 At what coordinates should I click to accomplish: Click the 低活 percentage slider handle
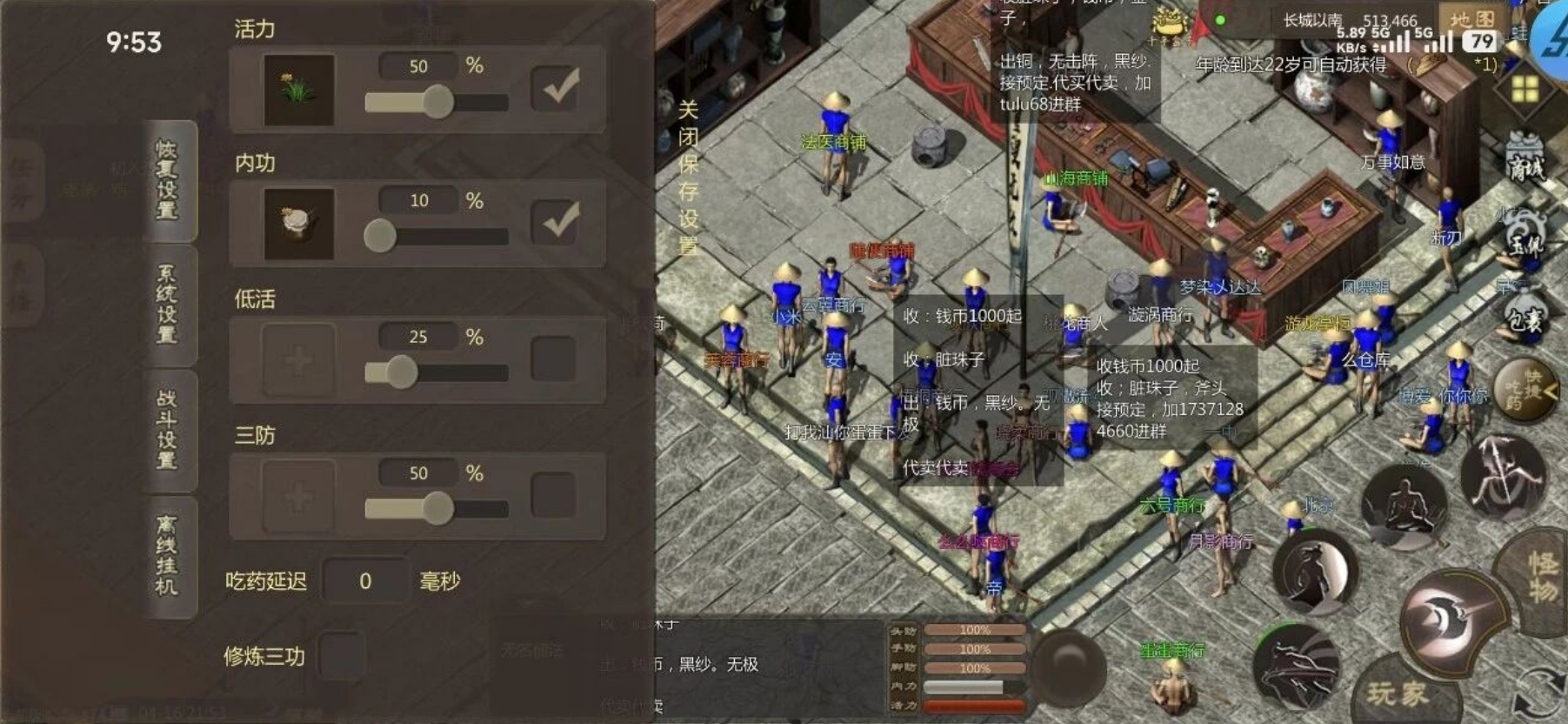[401, 372]
